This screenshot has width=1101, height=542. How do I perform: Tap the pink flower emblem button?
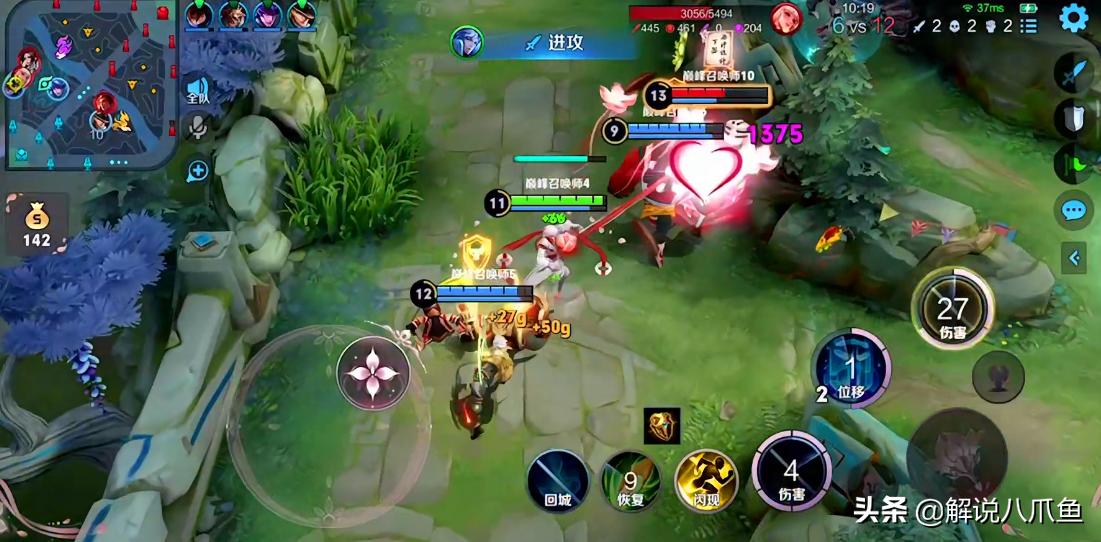point(373,373)
